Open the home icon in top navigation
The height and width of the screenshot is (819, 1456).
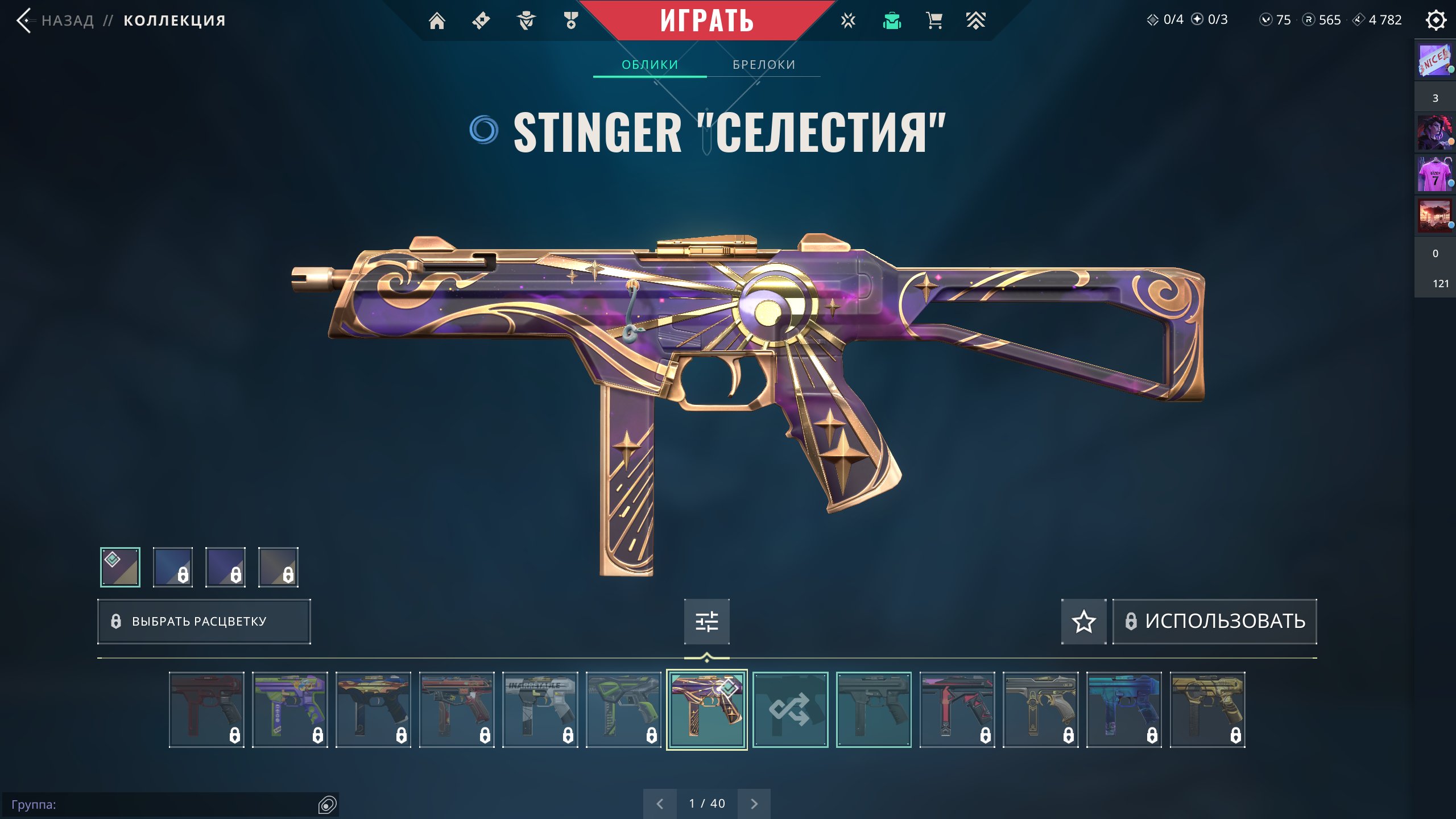pyautogui.click(x=437, y=21)
